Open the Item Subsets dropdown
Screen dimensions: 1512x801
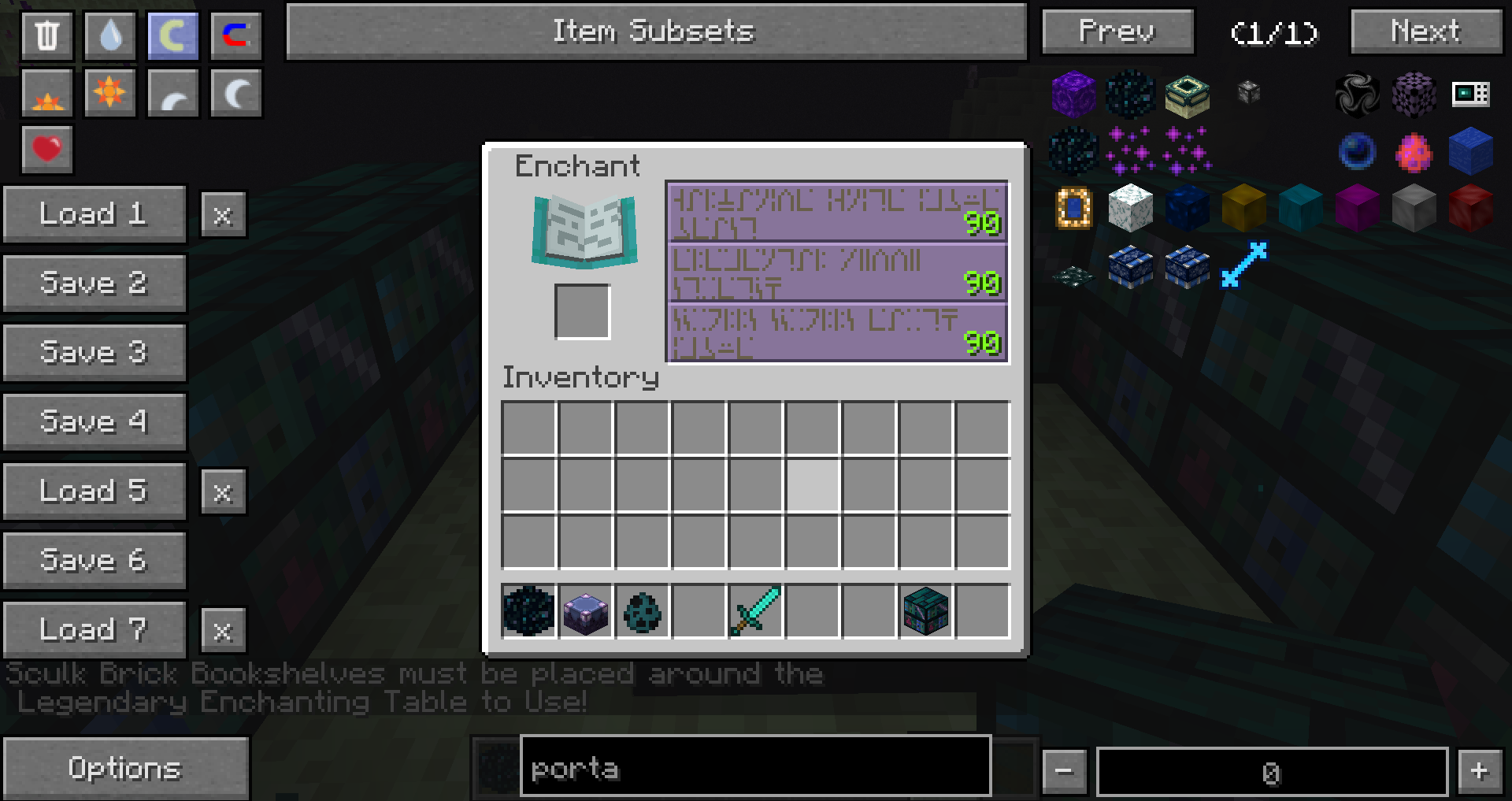tap(655, 32)
